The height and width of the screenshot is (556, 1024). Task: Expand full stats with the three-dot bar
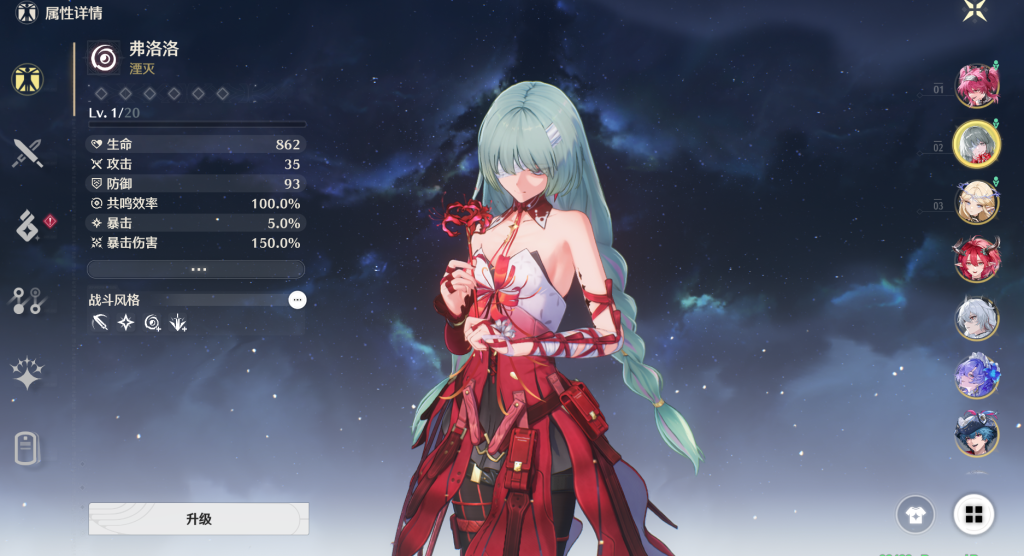(197, 269)
